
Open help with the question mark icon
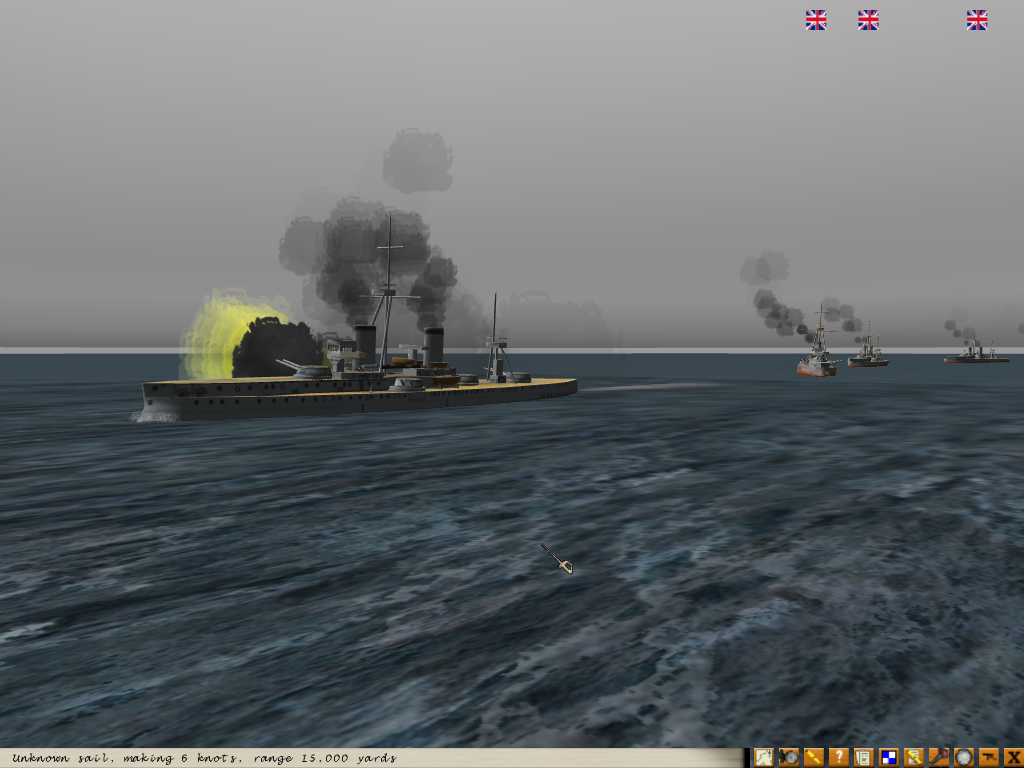tap(839, 758)
